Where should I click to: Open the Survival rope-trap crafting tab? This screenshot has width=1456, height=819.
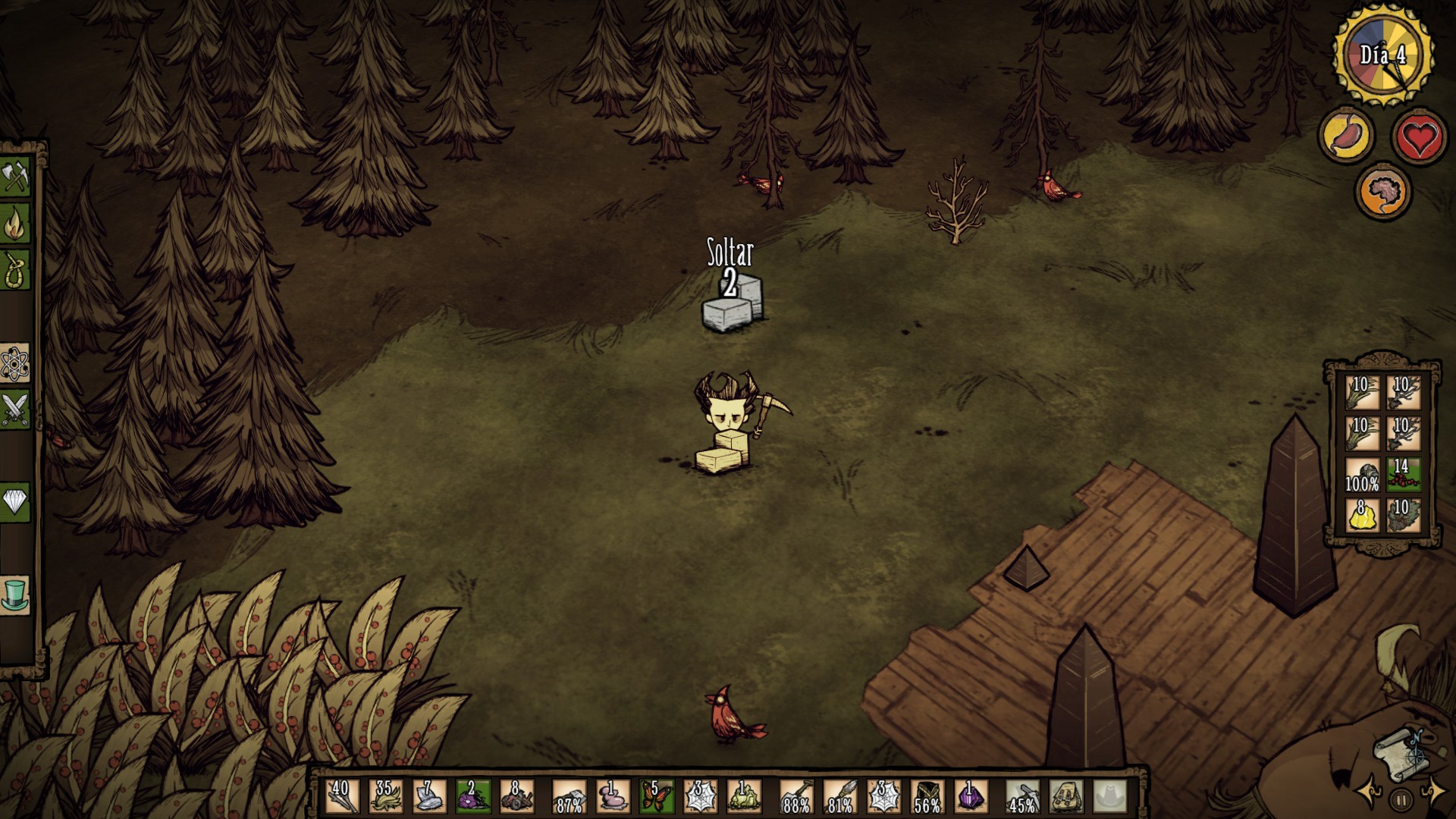14,269
